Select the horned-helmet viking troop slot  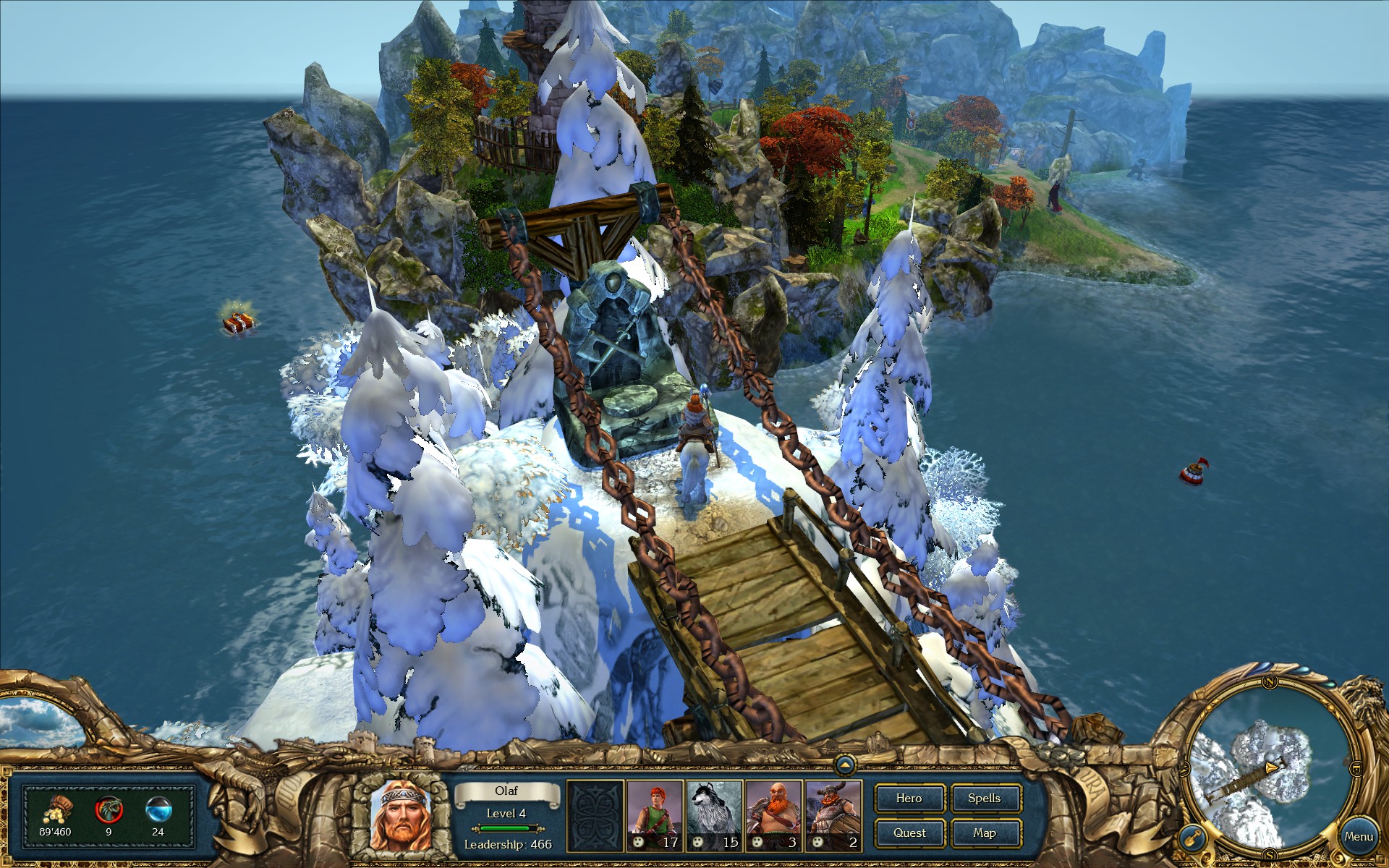coord(833,815)
